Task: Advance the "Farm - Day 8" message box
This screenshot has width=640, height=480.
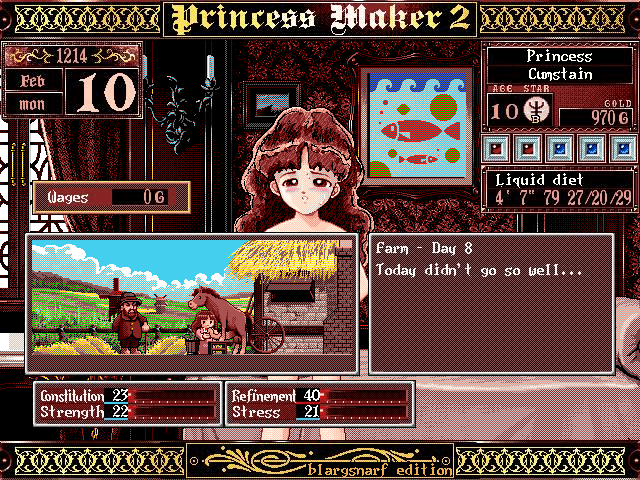Action: pyautogui.click(x=490, y=304)
